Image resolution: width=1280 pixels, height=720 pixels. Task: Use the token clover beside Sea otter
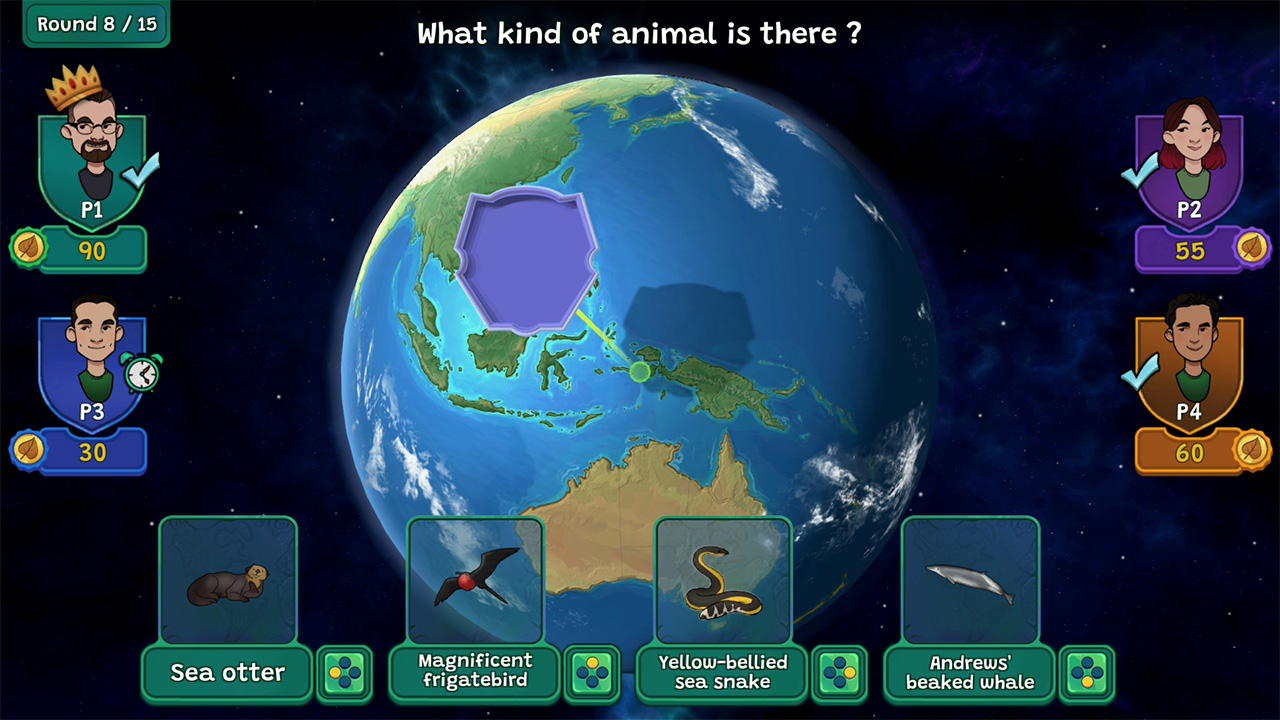[345, 673]
